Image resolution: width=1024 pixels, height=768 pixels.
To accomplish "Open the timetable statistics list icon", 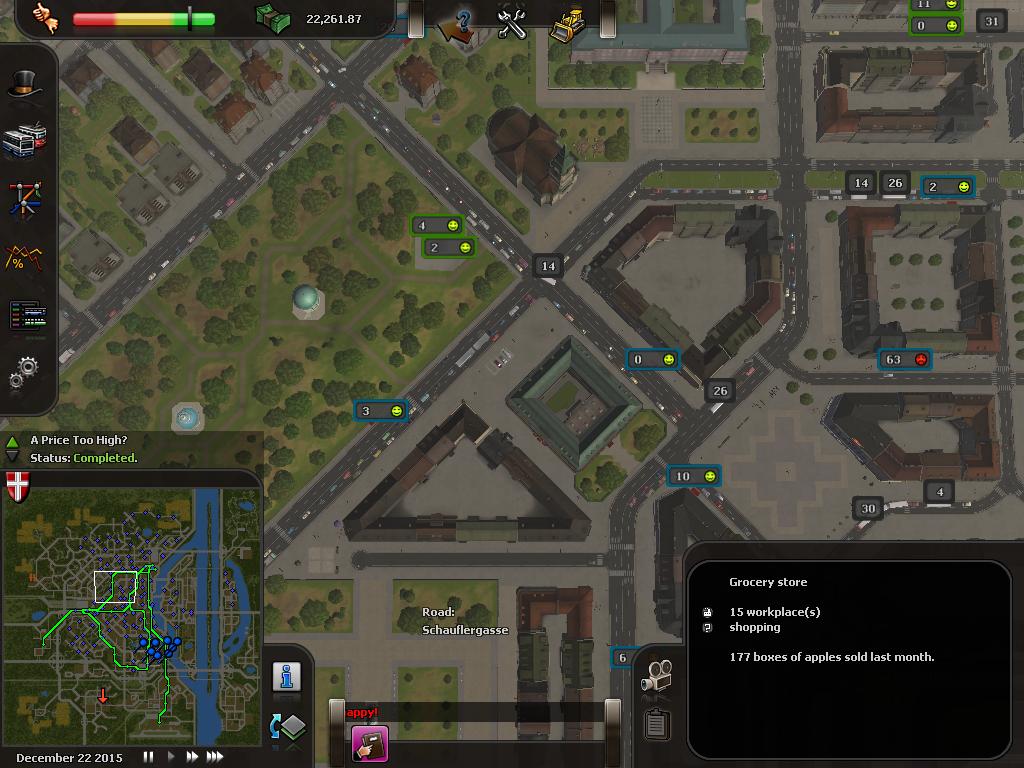I will pyautogui.click(x=25, y=316).
